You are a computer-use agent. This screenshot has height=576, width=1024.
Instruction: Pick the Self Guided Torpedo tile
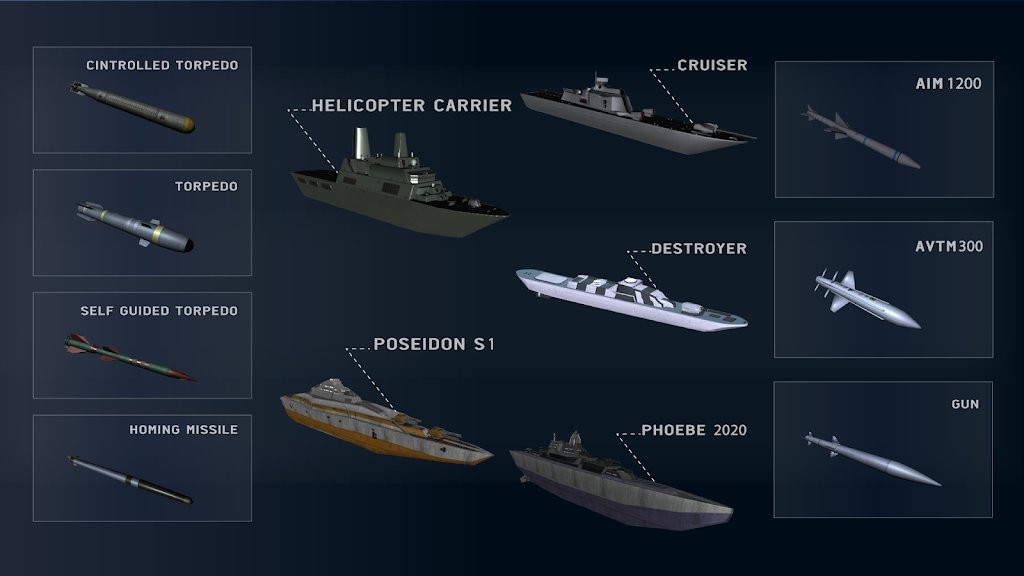click(142, 345)
